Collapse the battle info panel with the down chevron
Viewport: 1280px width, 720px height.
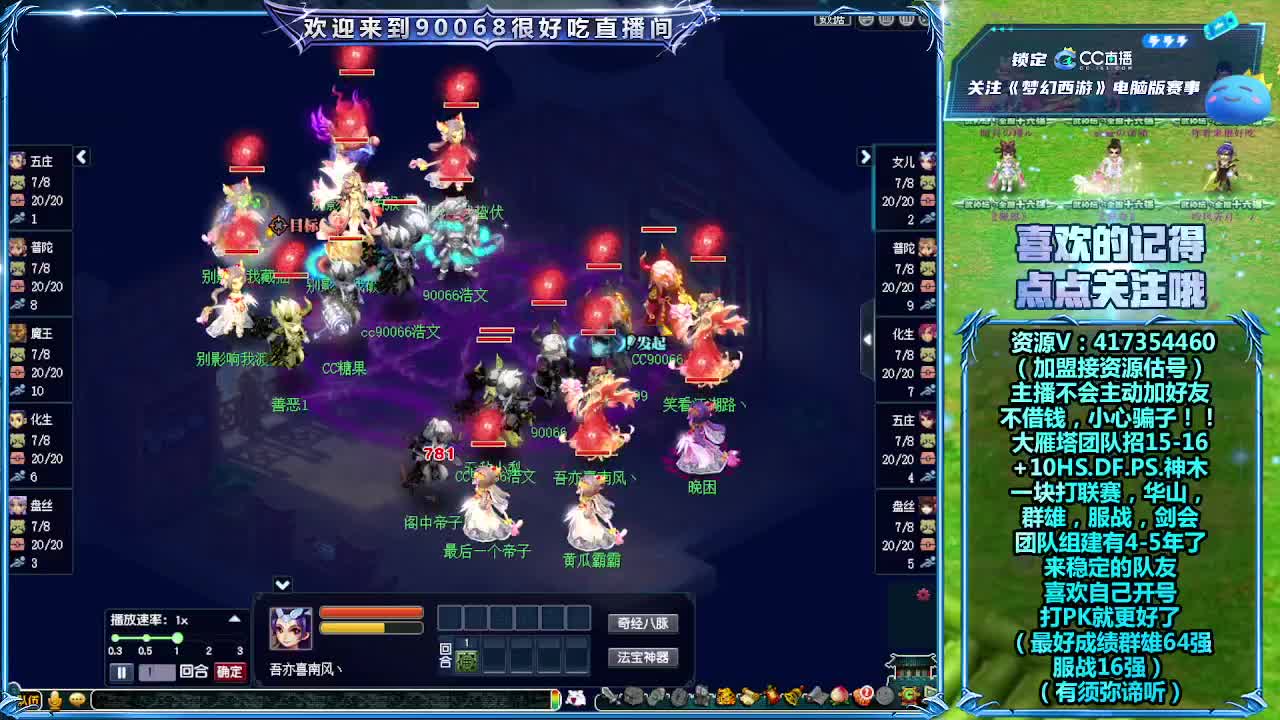click(x=280, y=586)
